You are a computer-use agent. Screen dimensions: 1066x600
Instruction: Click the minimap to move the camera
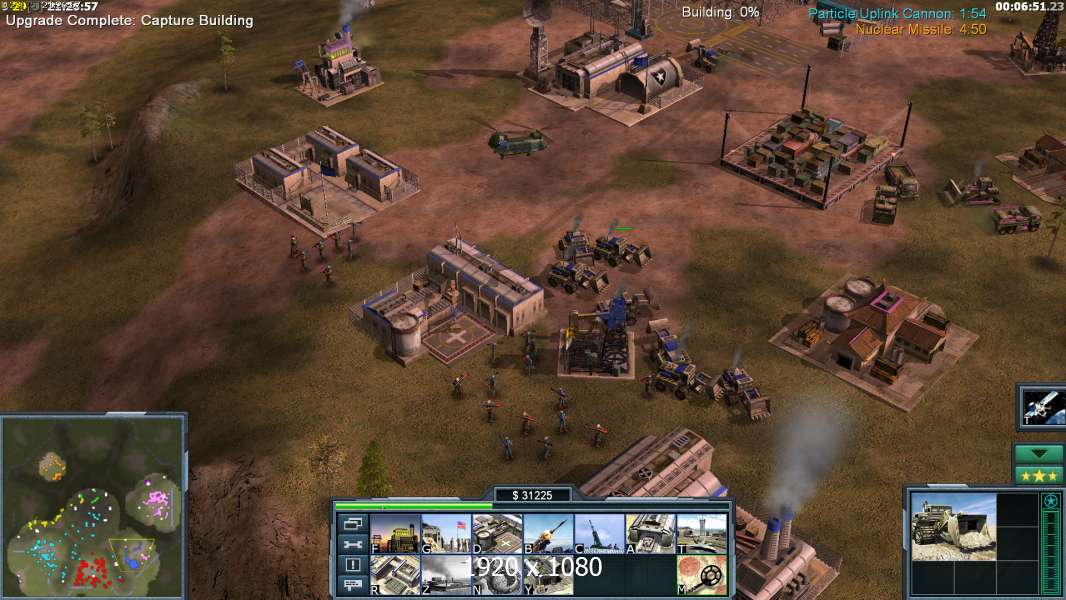click(x=93, y=506)
